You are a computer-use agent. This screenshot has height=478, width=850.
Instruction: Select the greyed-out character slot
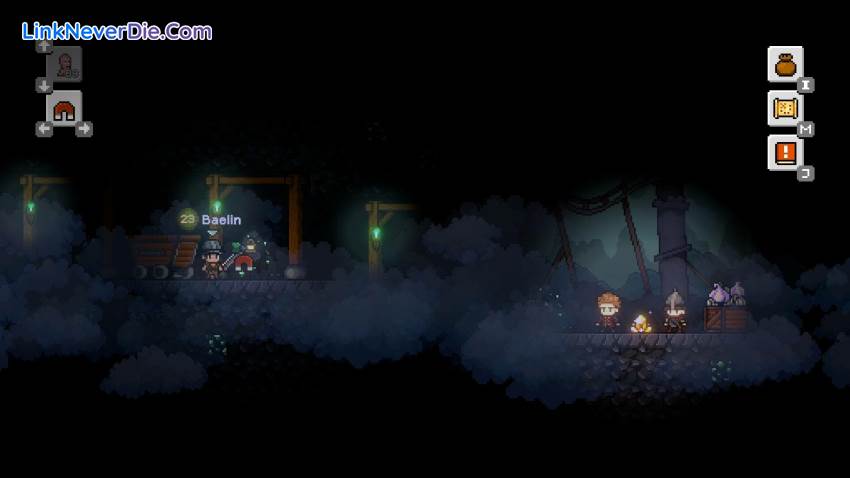64,64
